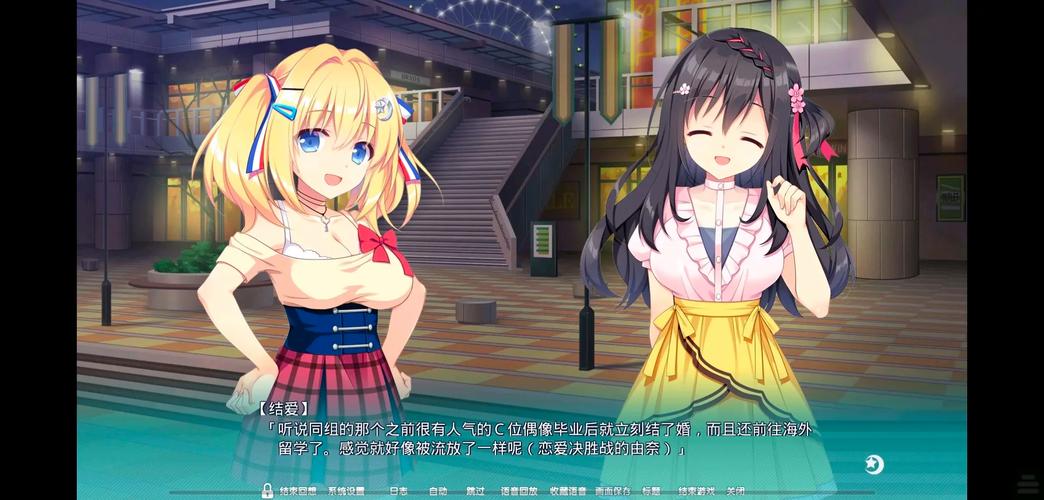Hide the text box with 关闭
Screen dimensions: 1044x500
(736, 492)
